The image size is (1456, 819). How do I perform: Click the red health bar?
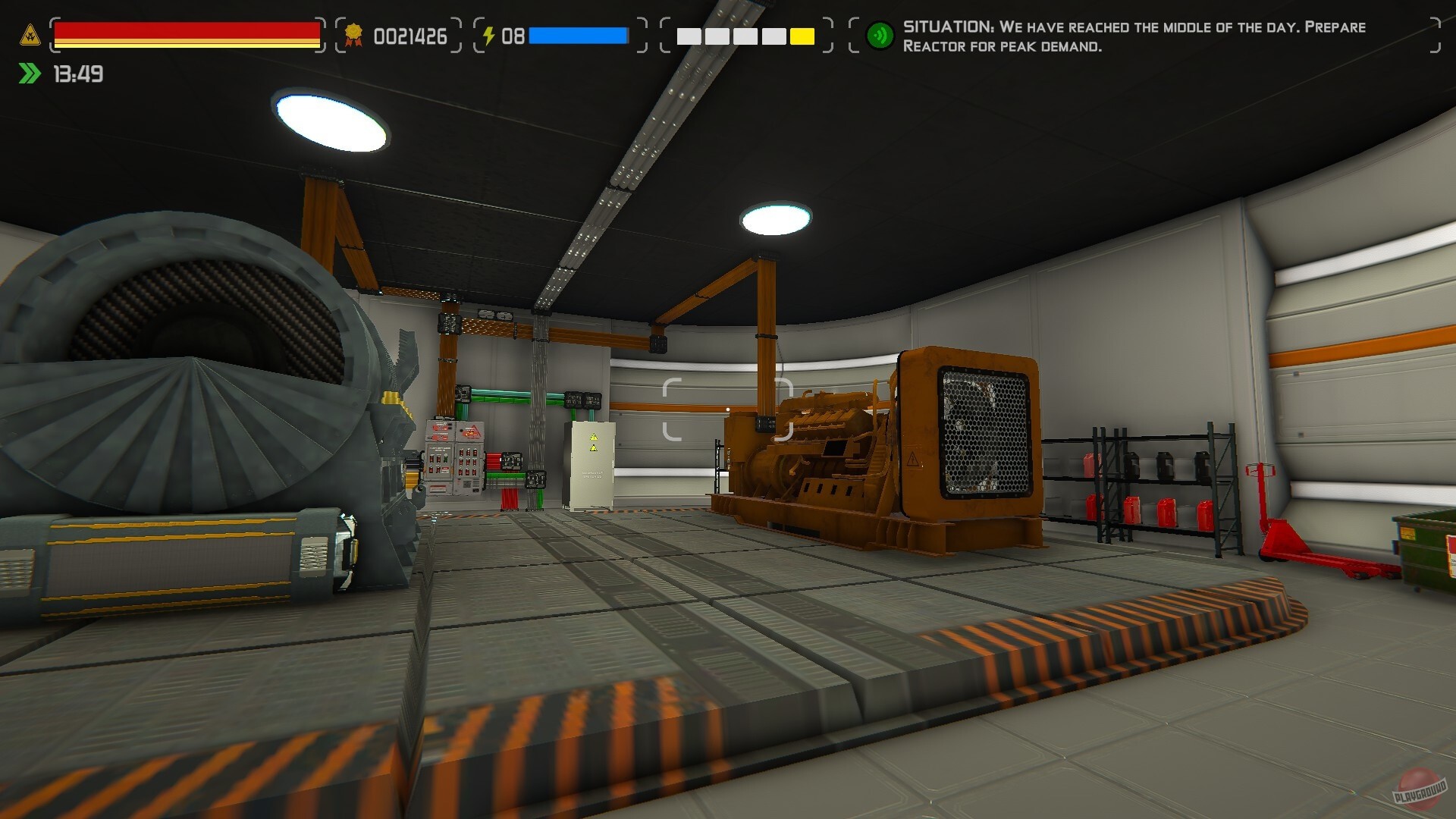[x=187, y=30]
